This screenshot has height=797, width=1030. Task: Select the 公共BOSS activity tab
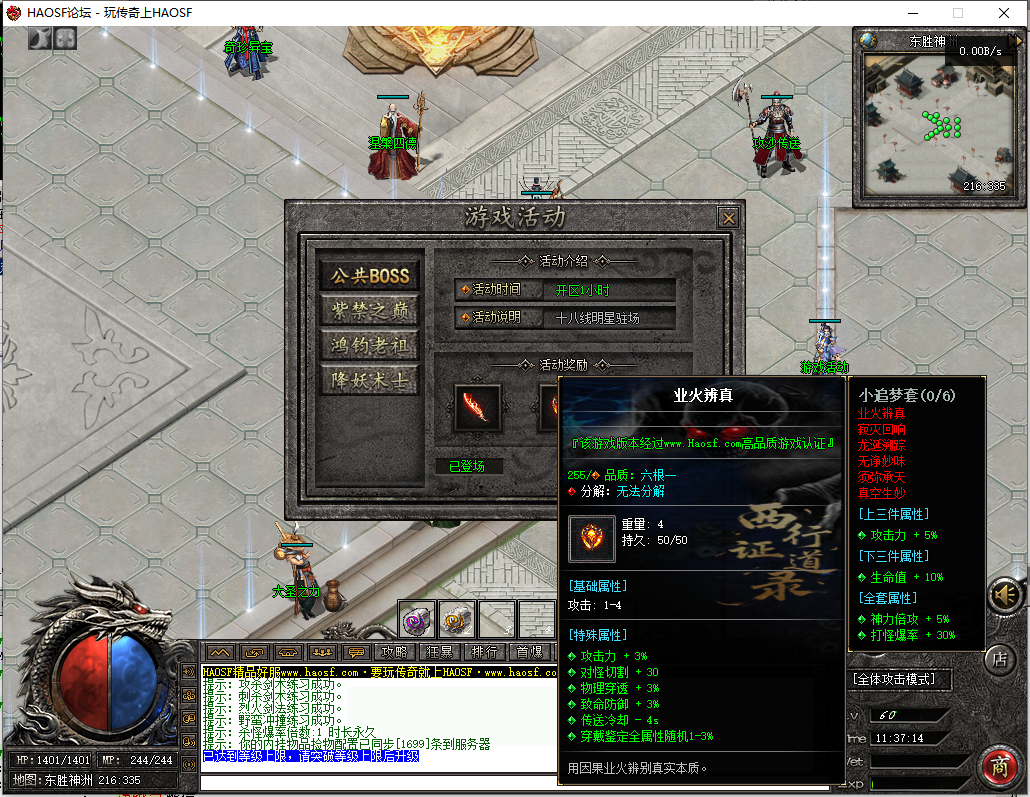pos(370,276)
